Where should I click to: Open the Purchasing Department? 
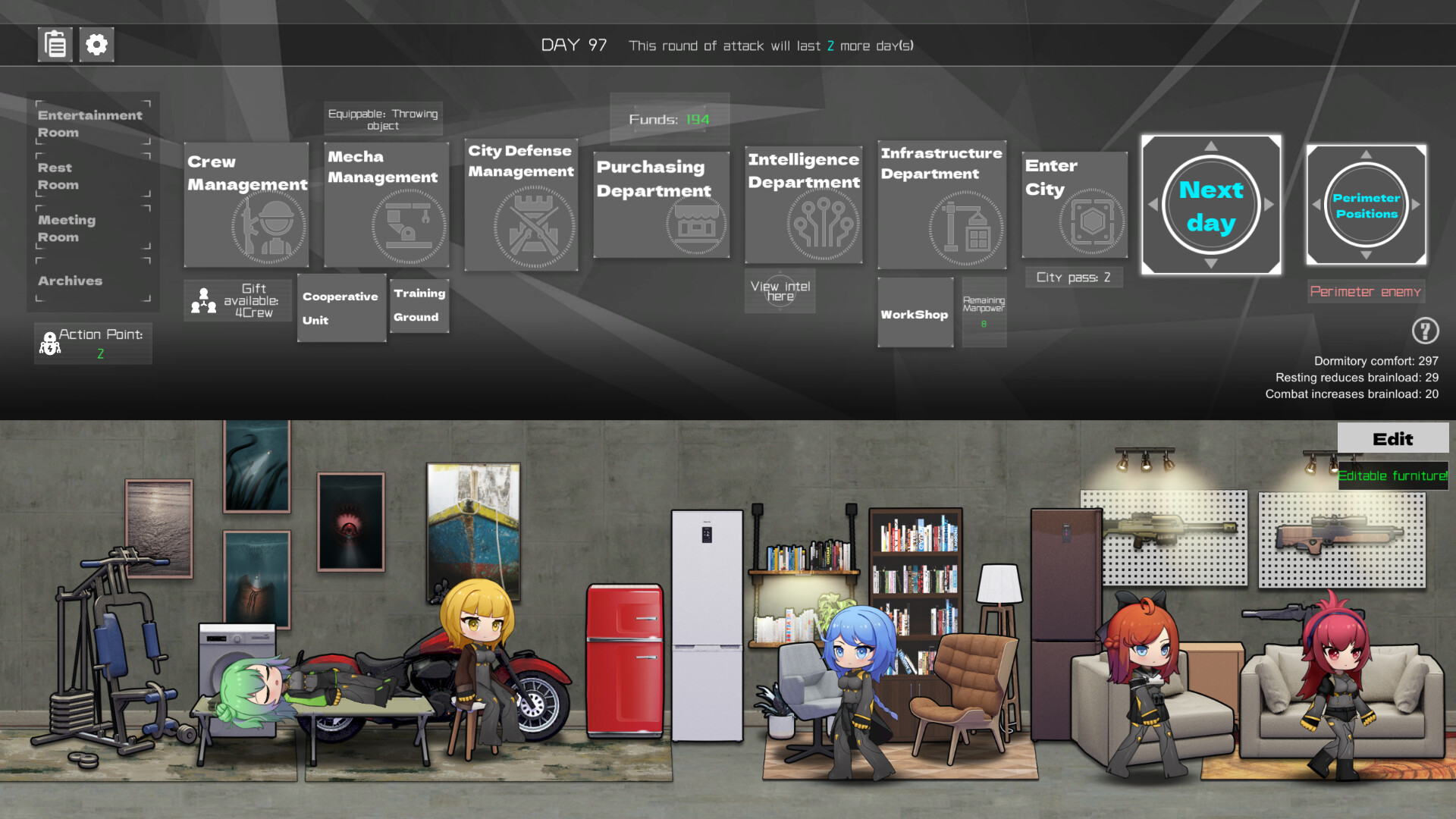[x=661, y=205]
